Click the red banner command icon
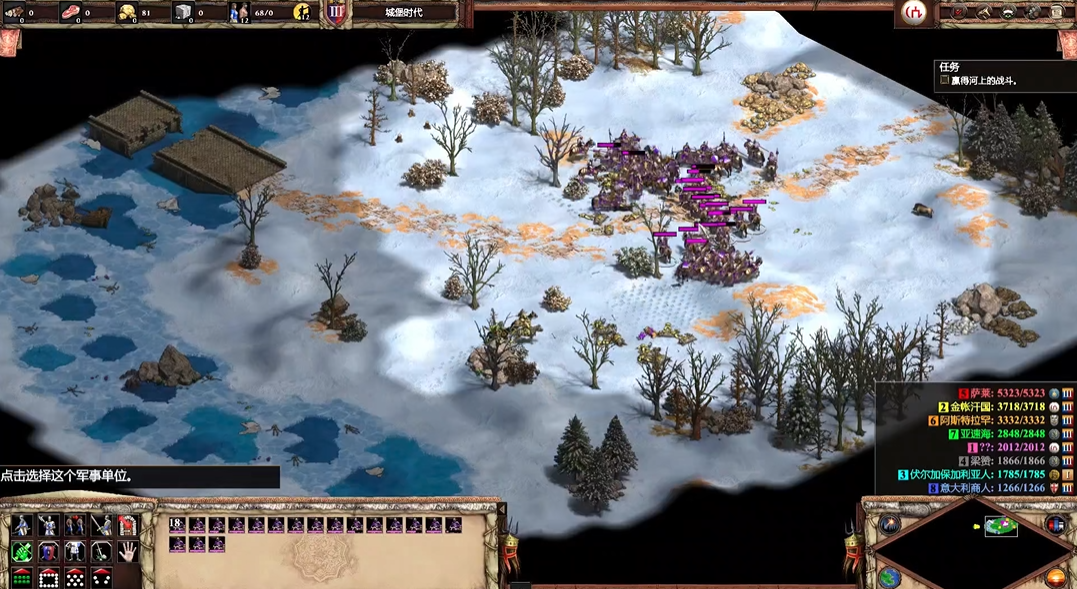The width and height of the screenshot is (1077, 589). click(x=127, y=525)
